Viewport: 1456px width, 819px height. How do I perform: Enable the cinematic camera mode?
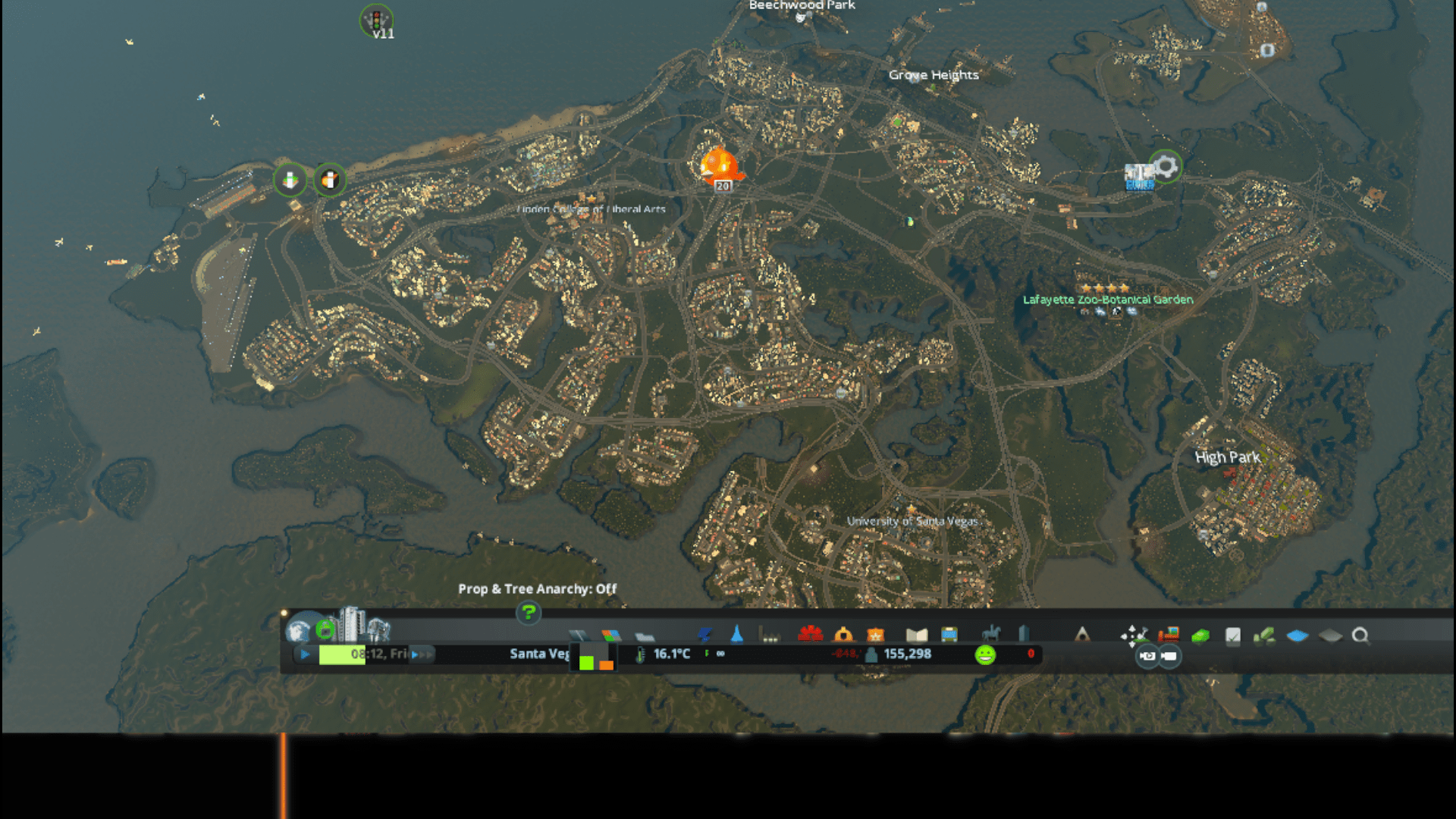(x=1148, y=657)
